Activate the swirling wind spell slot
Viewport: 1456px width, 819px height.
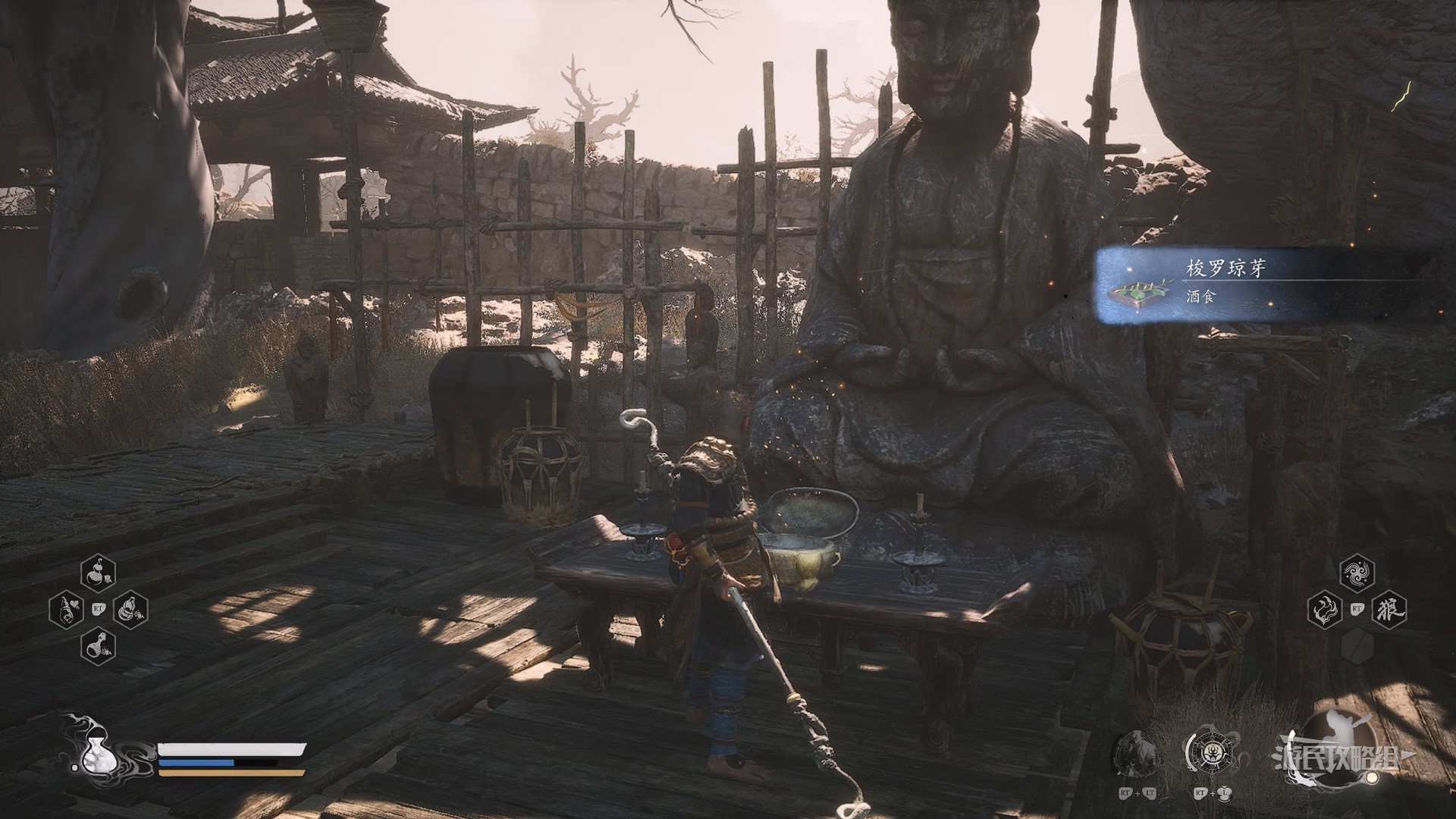[1357, 573]
